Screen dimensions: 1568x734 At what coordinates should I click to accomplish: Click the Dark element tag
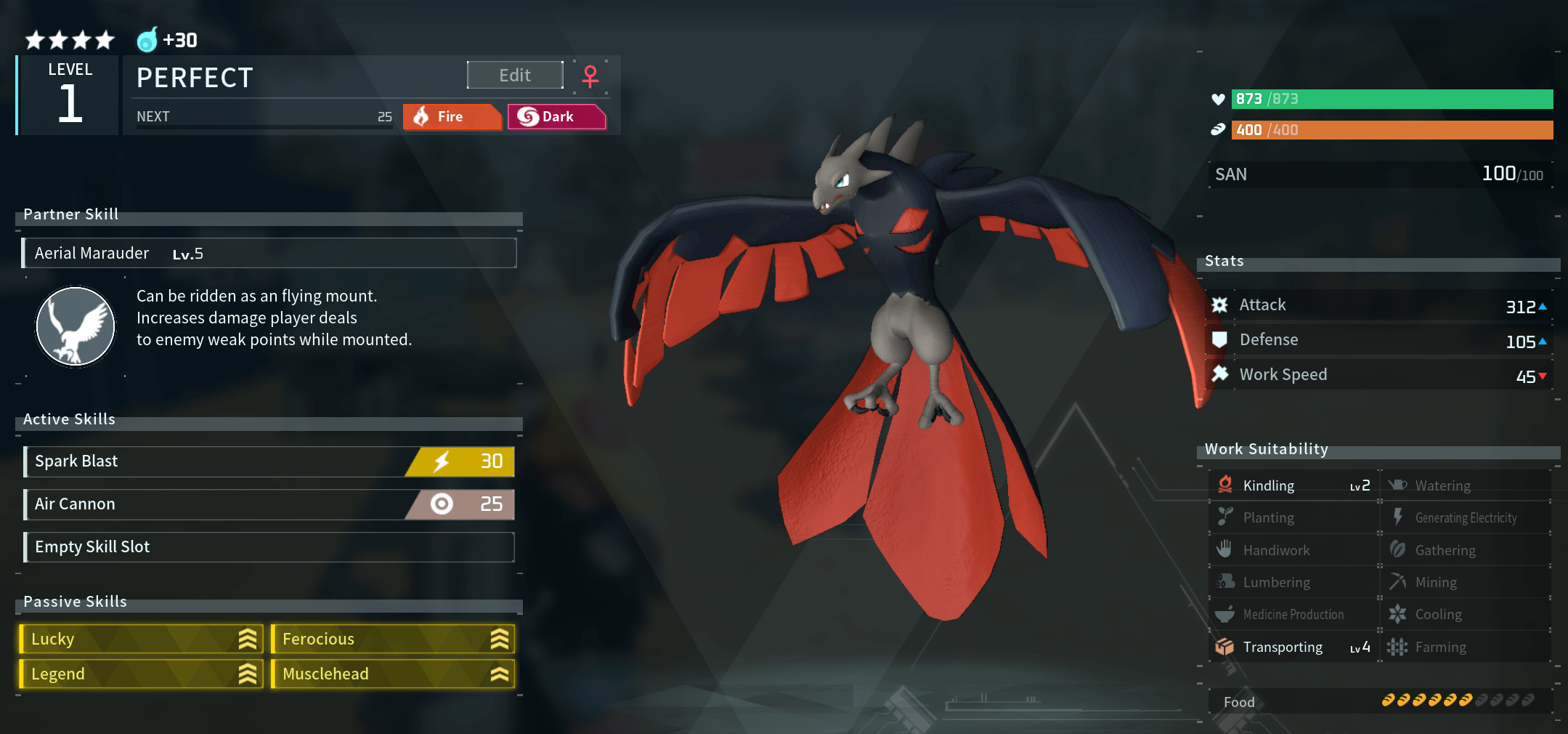click(556, 117)
